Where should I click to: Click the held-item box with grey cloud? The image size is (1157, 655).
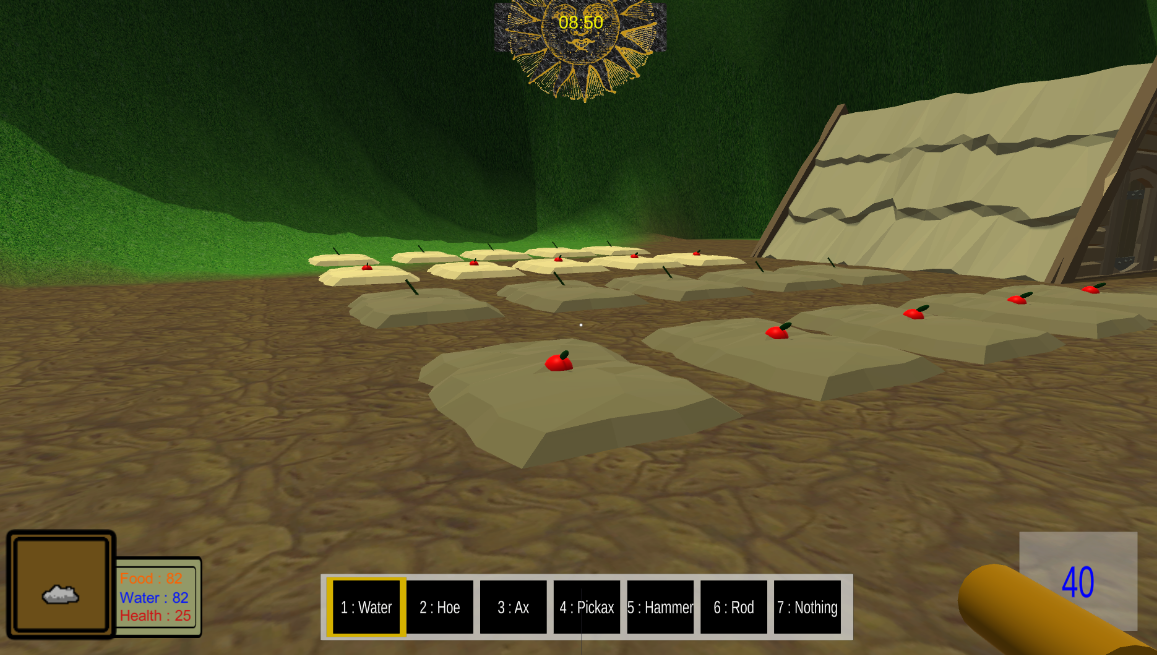click(x=61, y=585)
